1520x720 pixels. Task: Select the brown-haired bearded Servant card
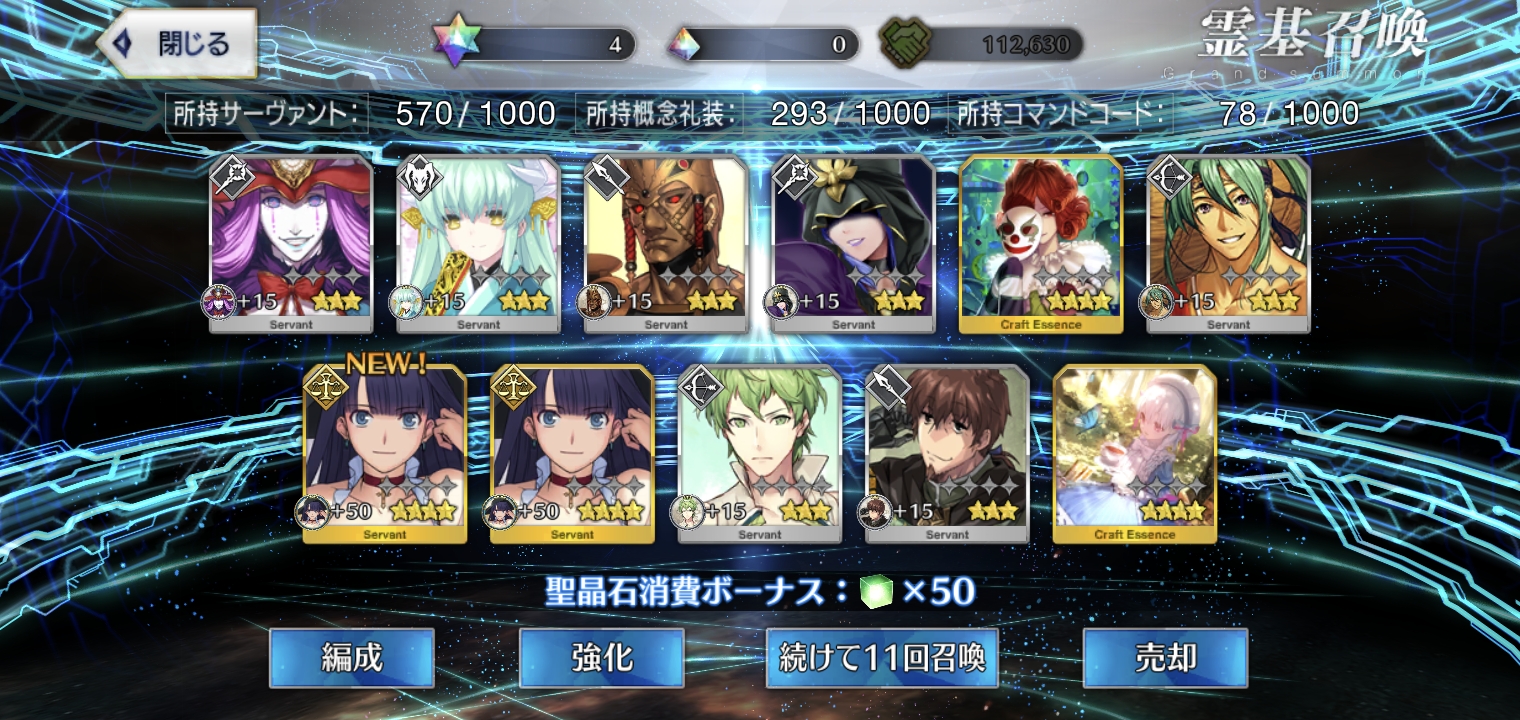(947, 453)
